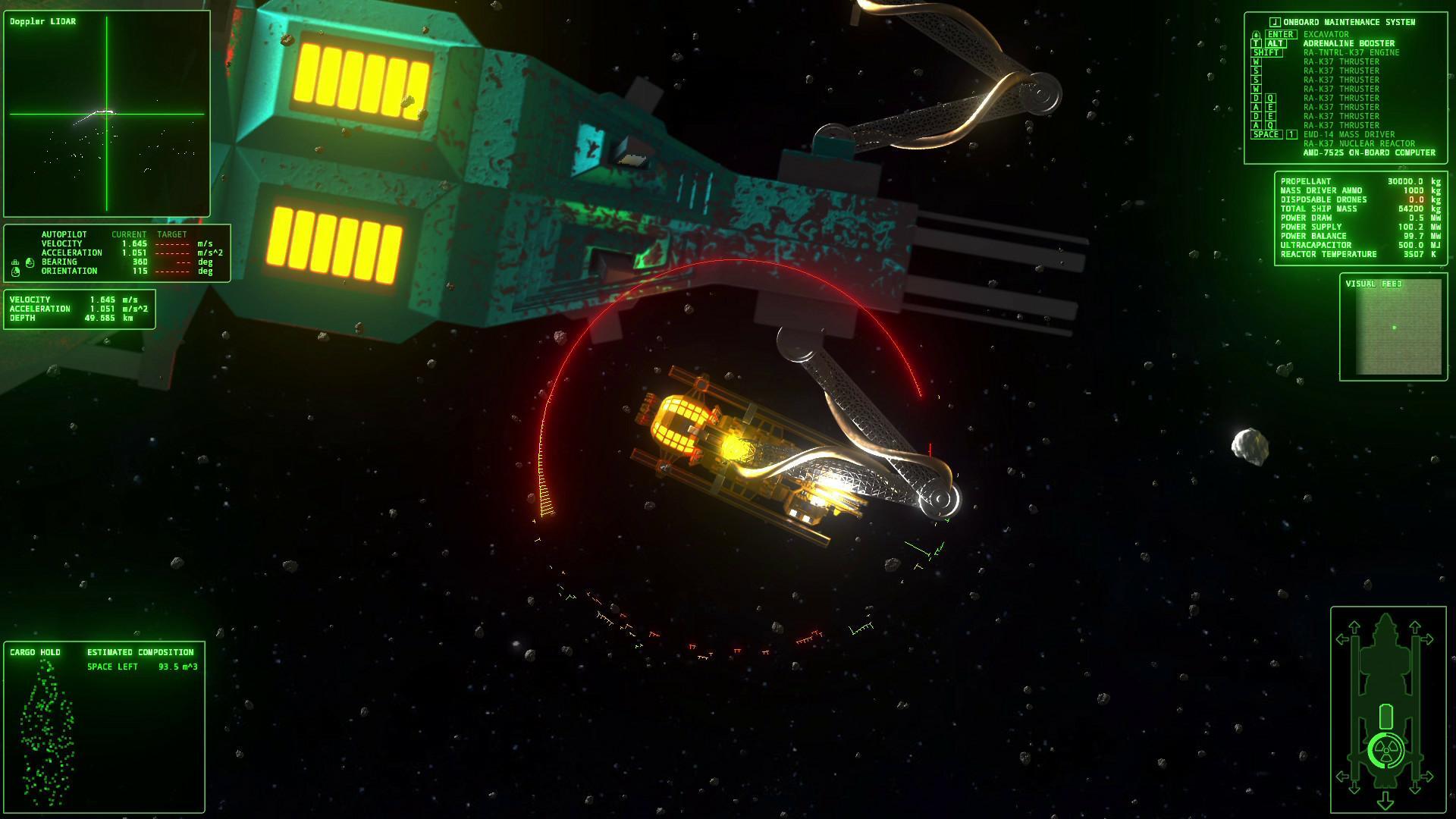Click the anchor icon beside the ENTER key binding
The width and height of the screenshot is (1456, 819).
[x=1256, y=35]
